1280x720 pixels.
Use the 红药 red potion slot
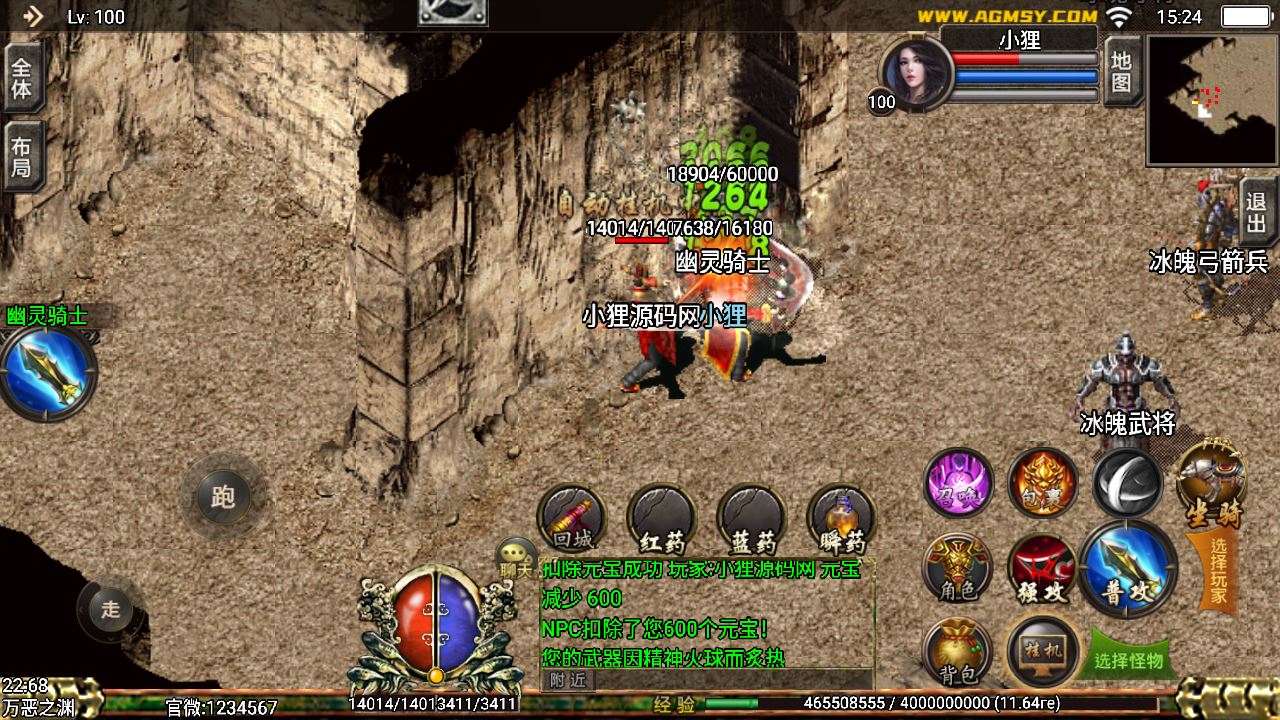(x=661, y=520)
